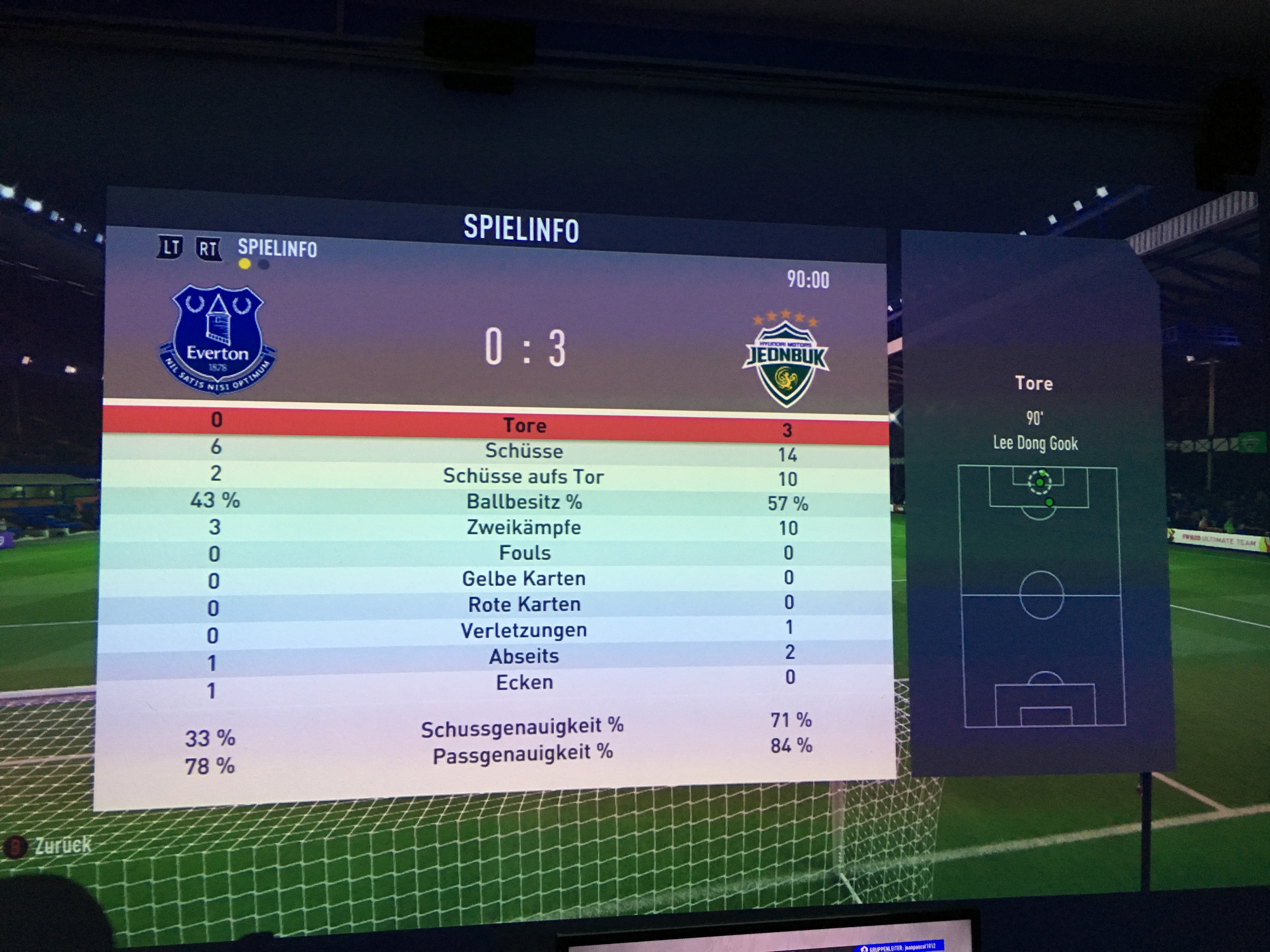The image size is (1270, 952).
Task: Select the Verletzungen stat row
Action: 523,630
